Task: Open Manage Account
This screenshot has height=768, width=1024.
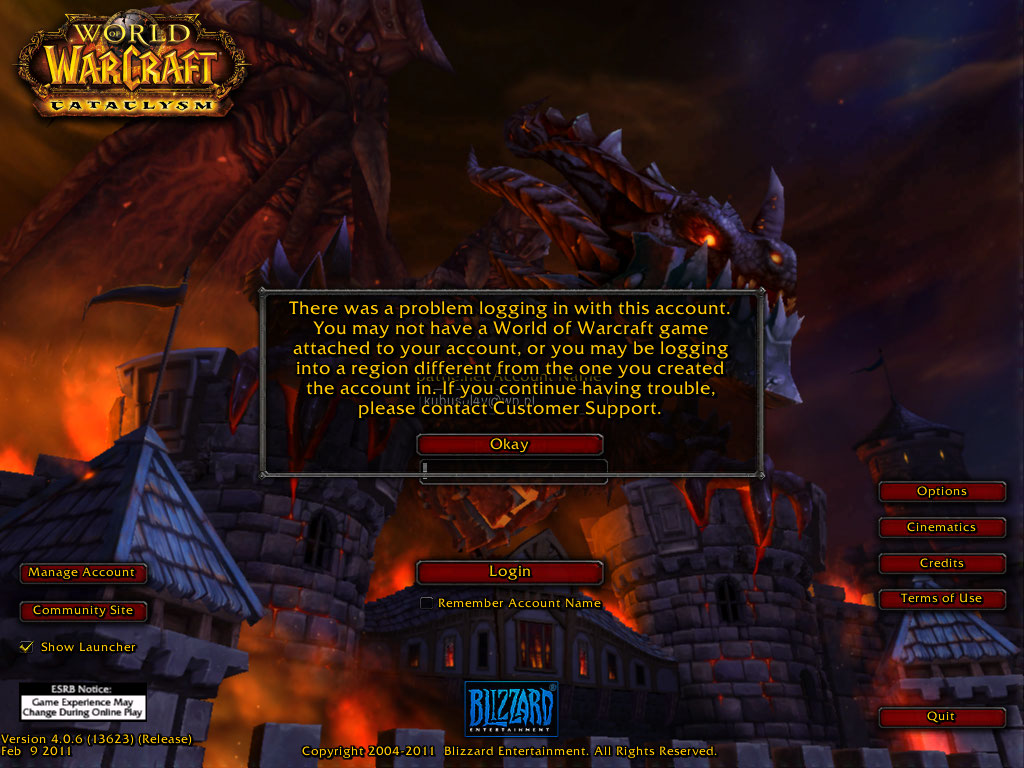Action: (x=82, y=573)
